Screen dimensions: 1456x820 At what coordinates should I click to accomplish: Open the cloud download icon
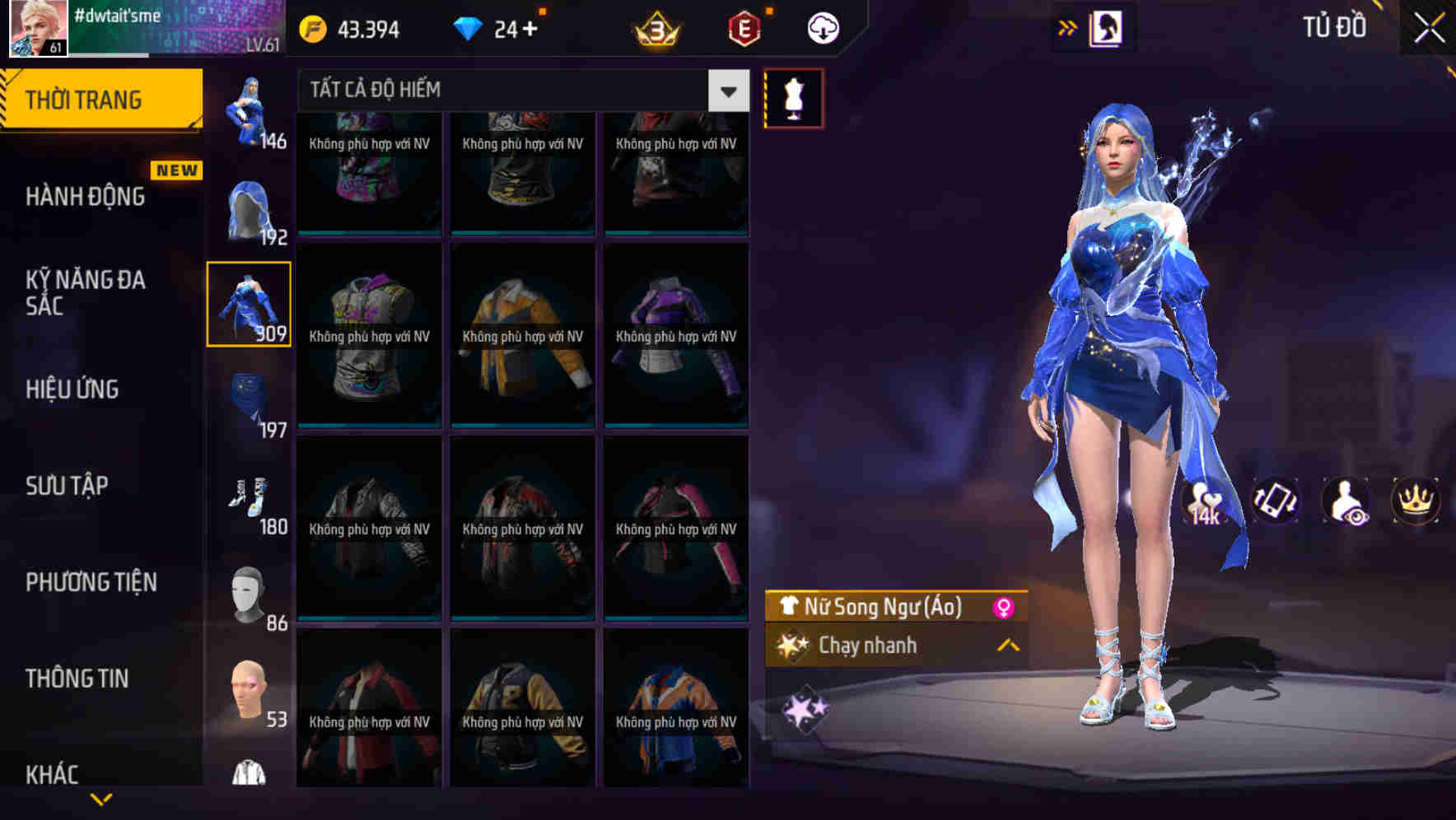(822, 27)
